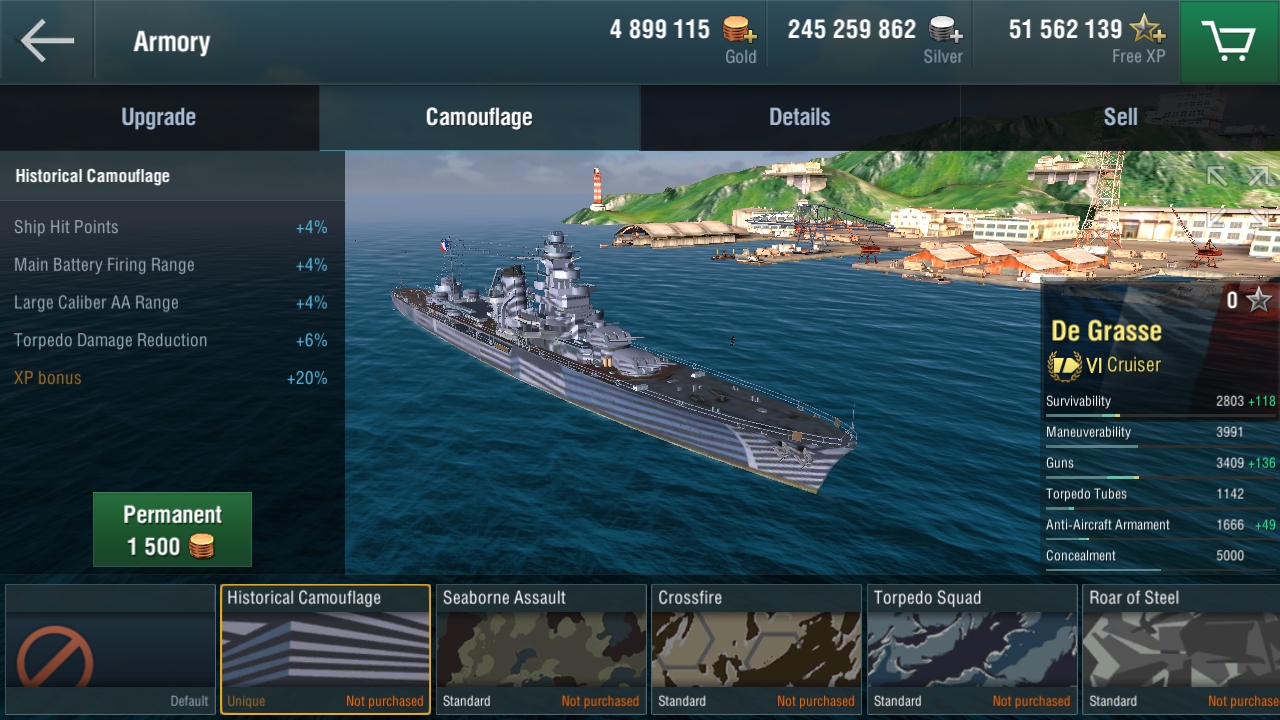Select the Roar of Steel camouflage
The height and width of the screenshot is (720, 1280).
click(1182, 650)
